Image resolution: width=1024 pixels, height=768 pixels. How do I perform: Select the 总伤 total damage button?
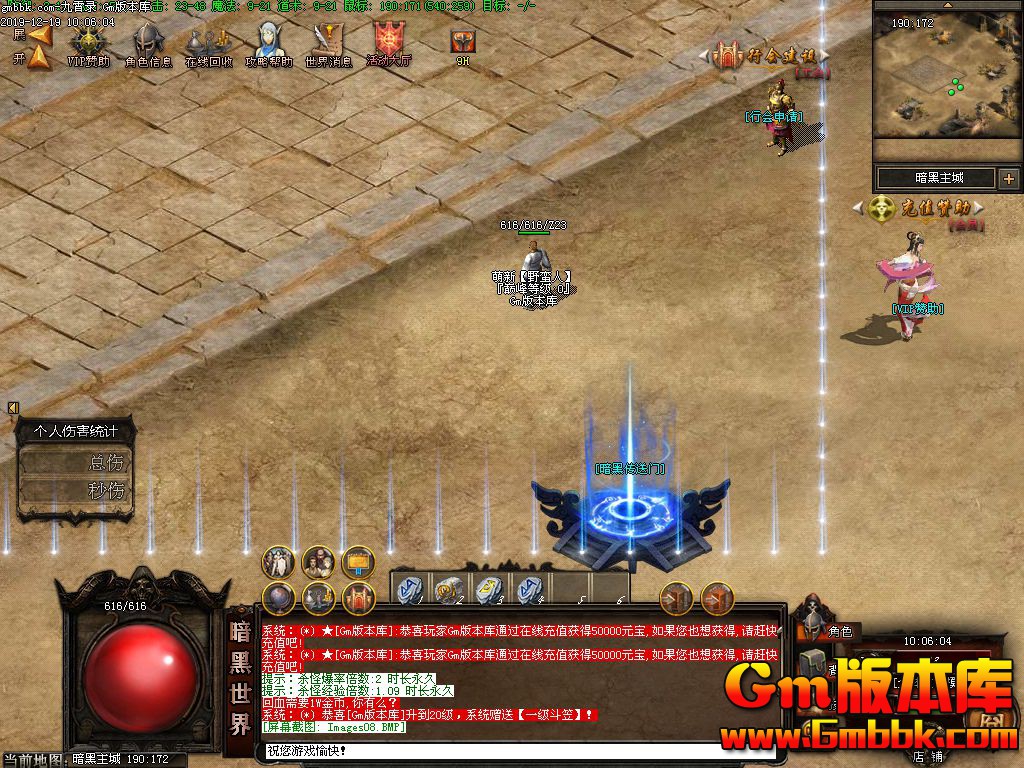point(77,463)
